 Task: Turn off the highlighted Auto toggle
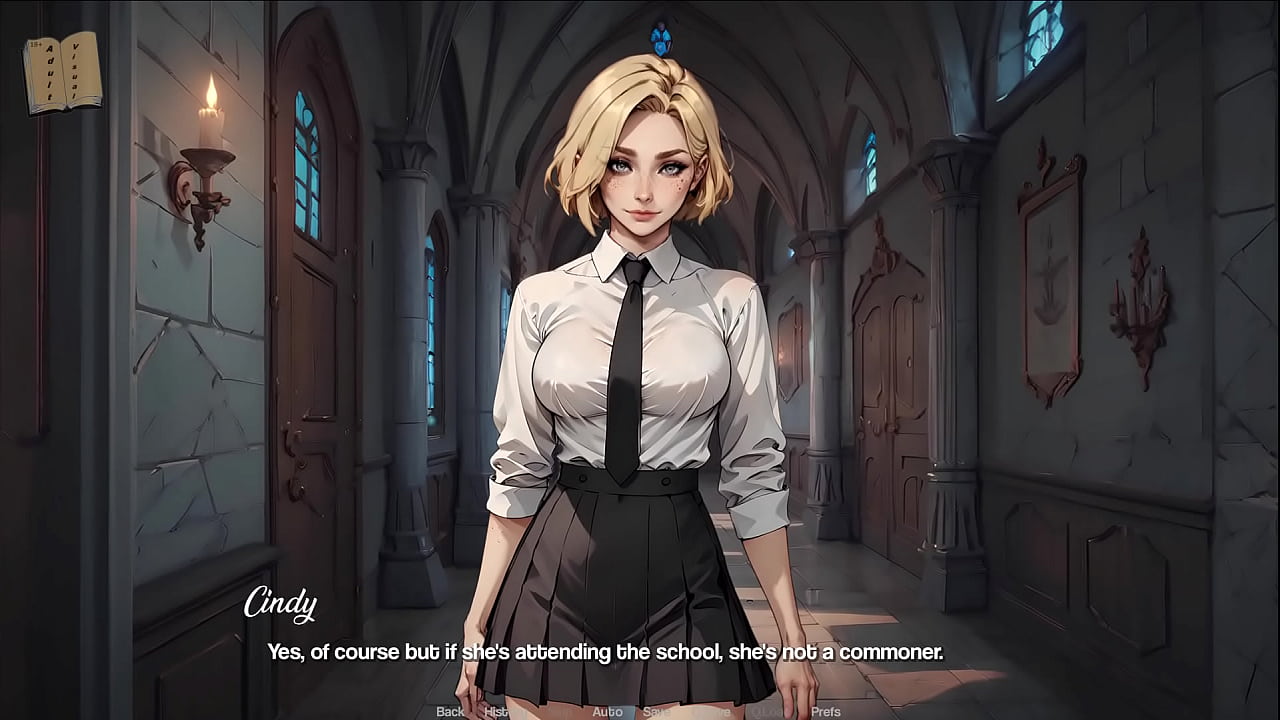(608, 712)
